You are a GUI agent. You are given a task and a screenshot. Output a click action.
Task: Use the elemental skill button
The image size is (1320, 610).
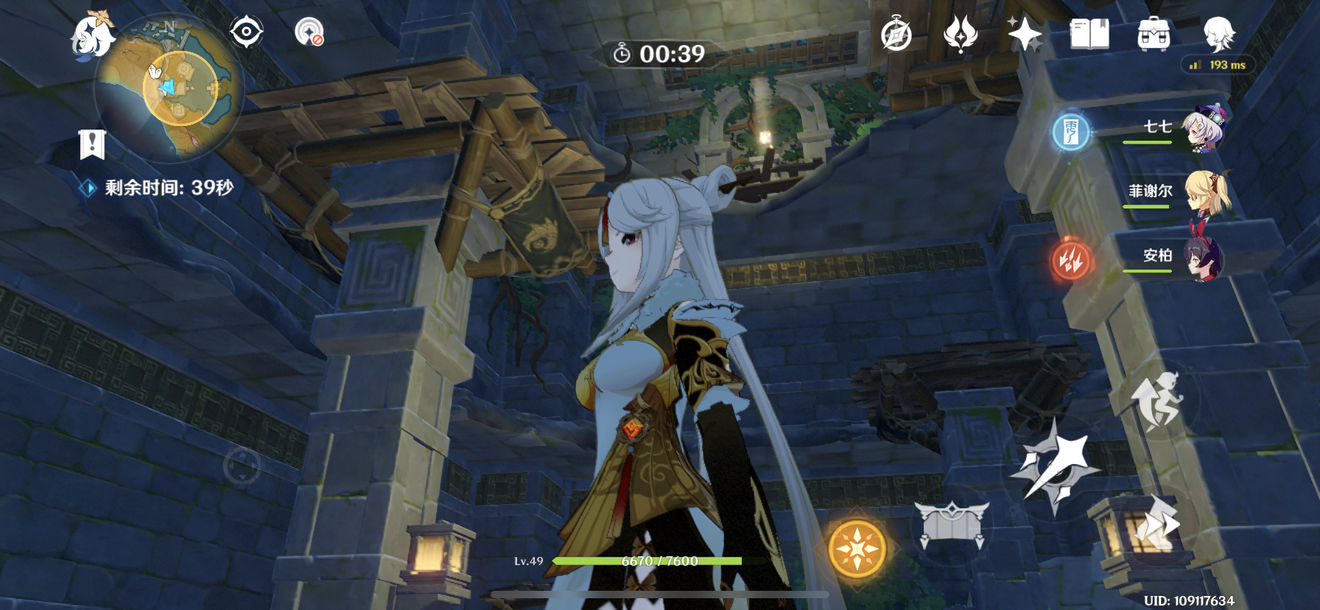[951, 524]
